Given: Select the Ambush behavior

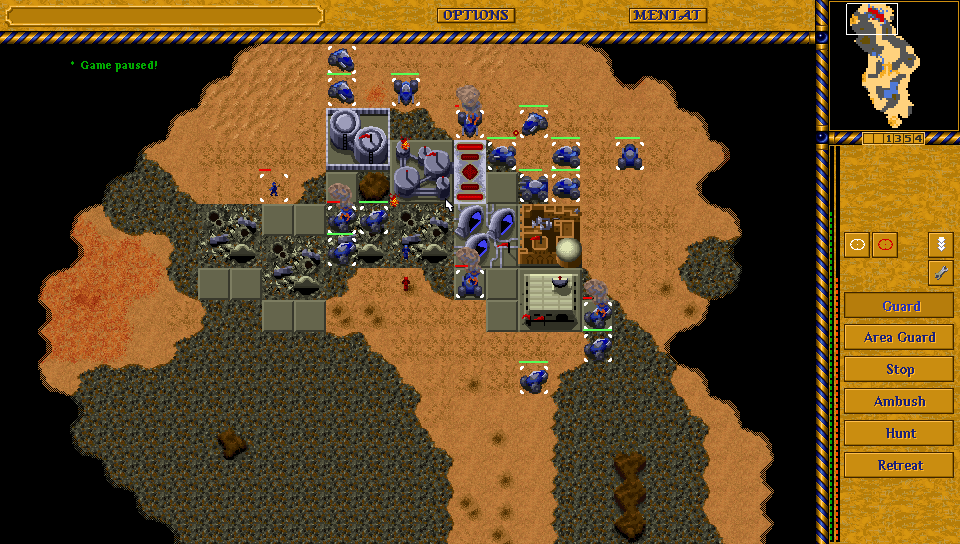Looking at the screenshot, I should (899, 401).
